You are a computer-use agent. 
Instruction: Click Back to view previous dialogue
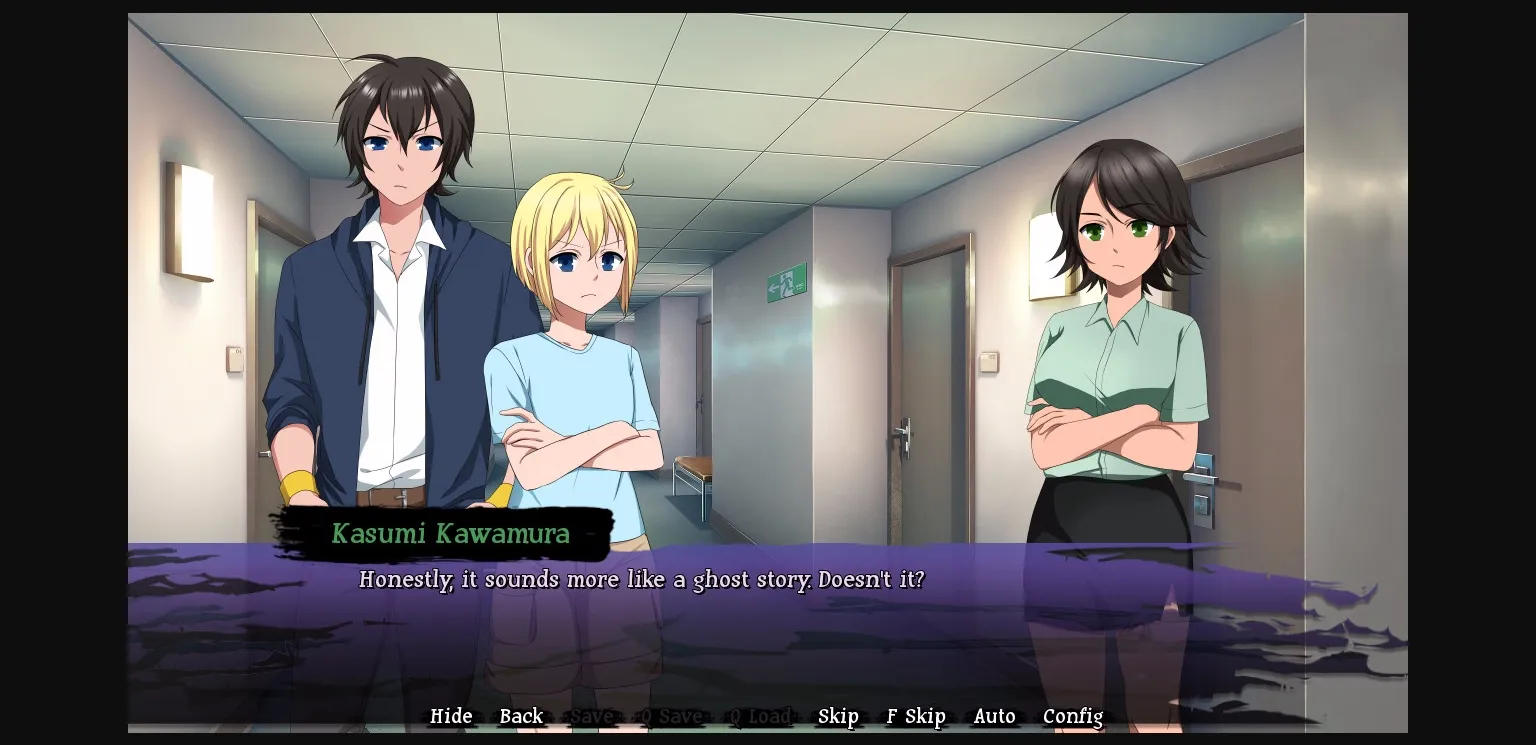(x=521, y=716)
